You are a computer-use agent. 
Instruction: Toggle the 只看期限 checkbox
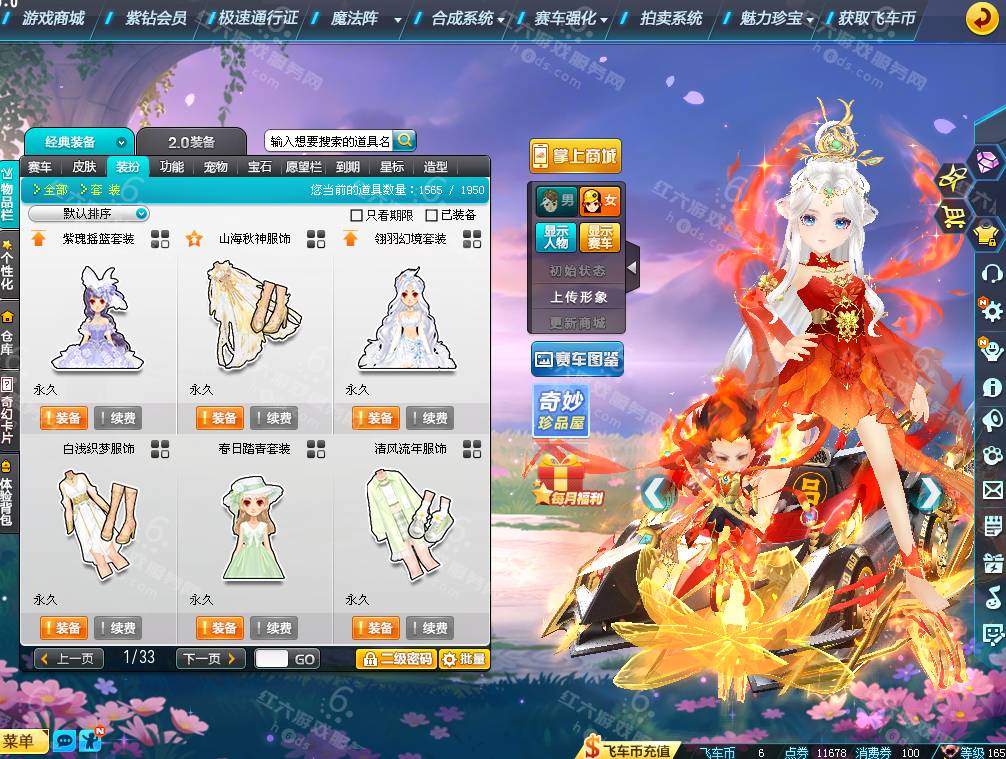357,215
